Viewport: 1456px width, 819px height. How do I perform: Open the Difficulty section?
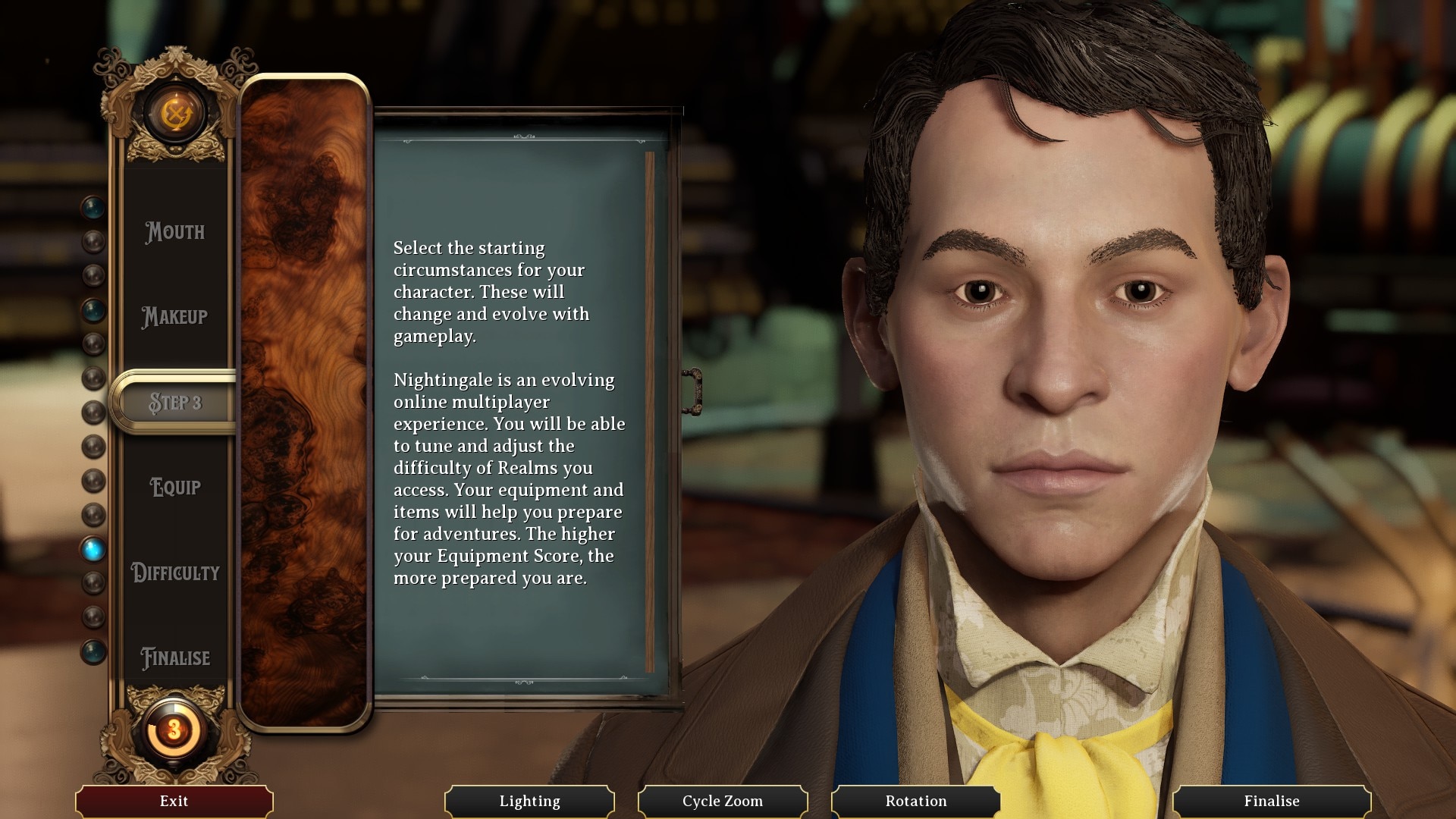[175, 573]
